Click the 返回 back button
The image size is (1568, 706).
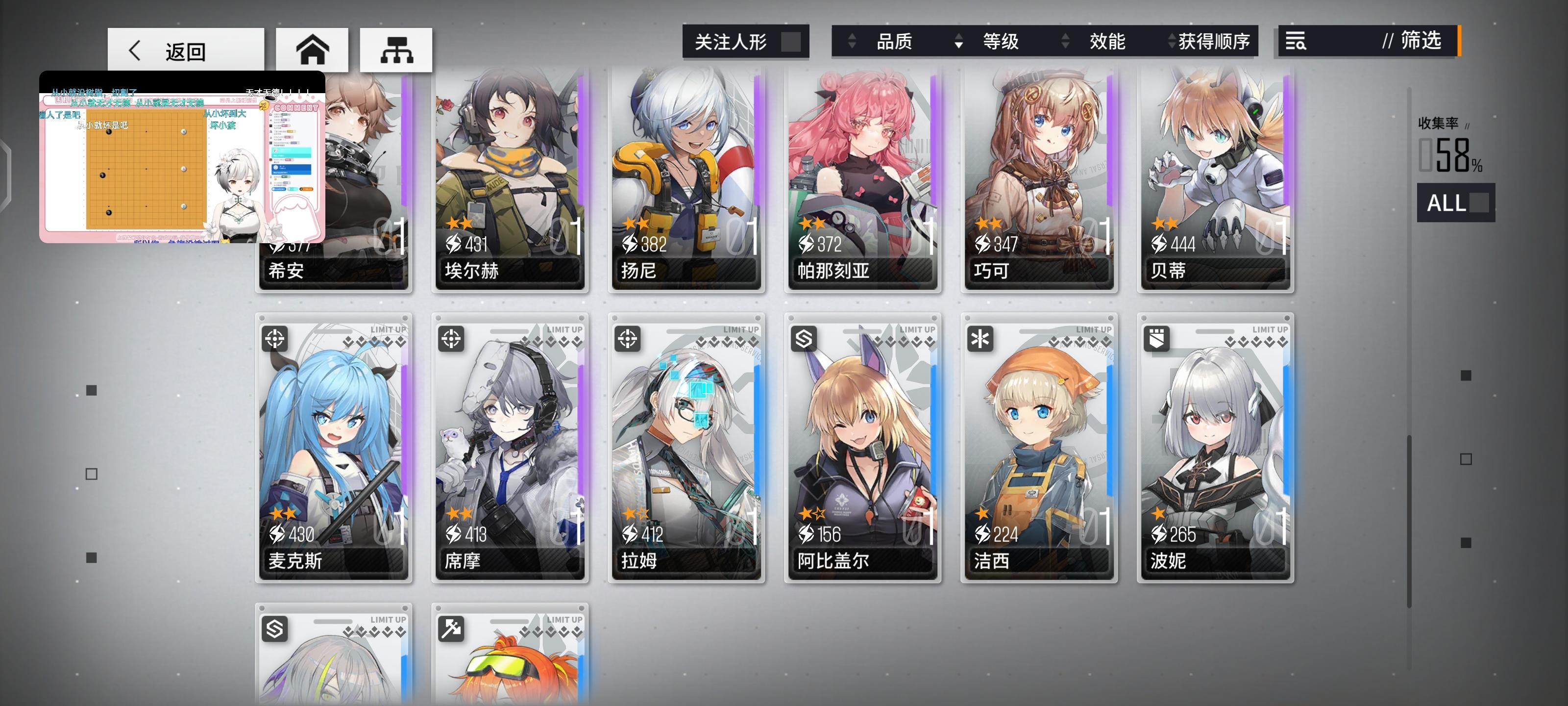click(x=186, y=50)
